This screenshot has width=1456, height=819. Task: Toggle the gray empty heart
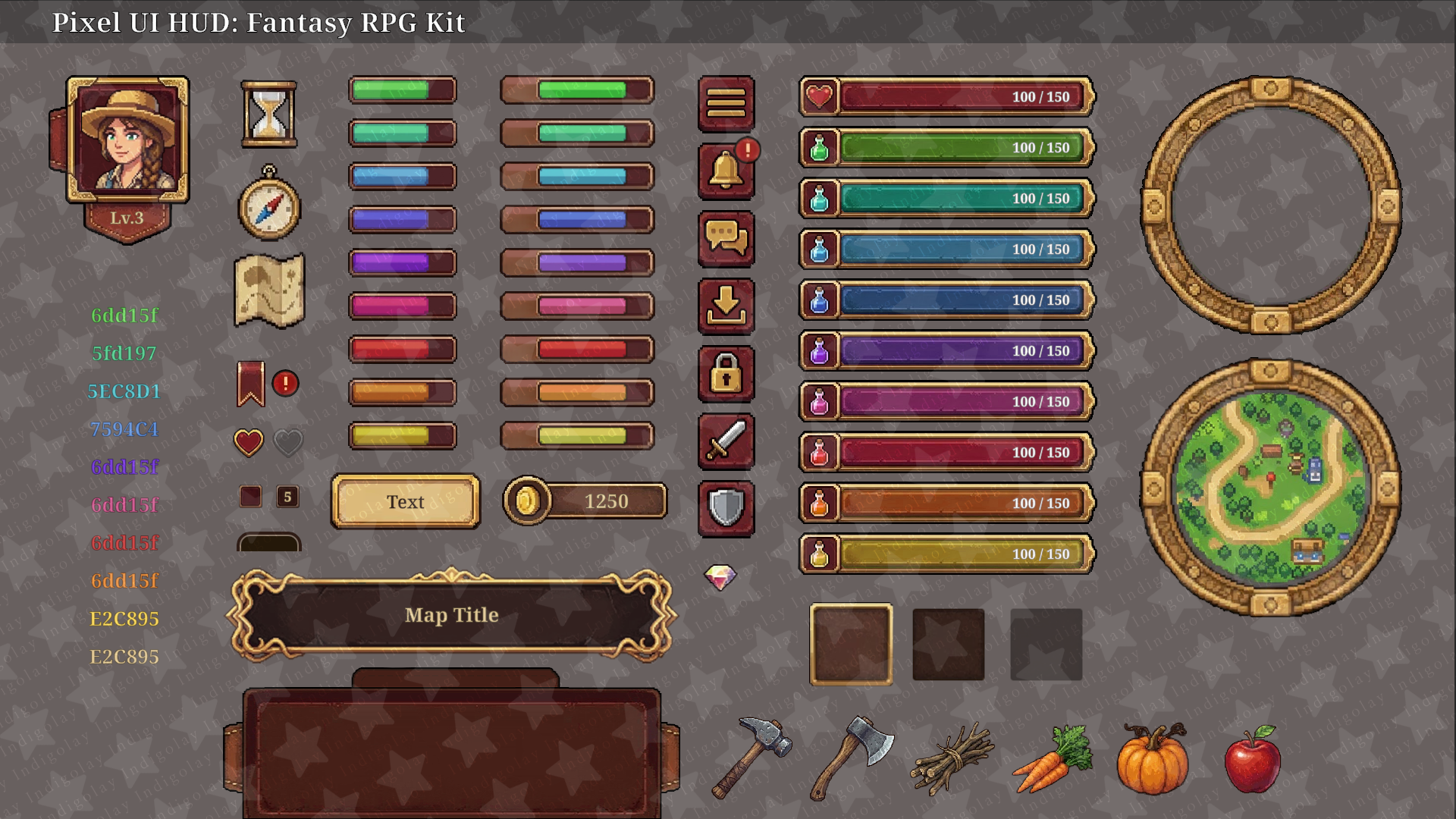[289, 441]
